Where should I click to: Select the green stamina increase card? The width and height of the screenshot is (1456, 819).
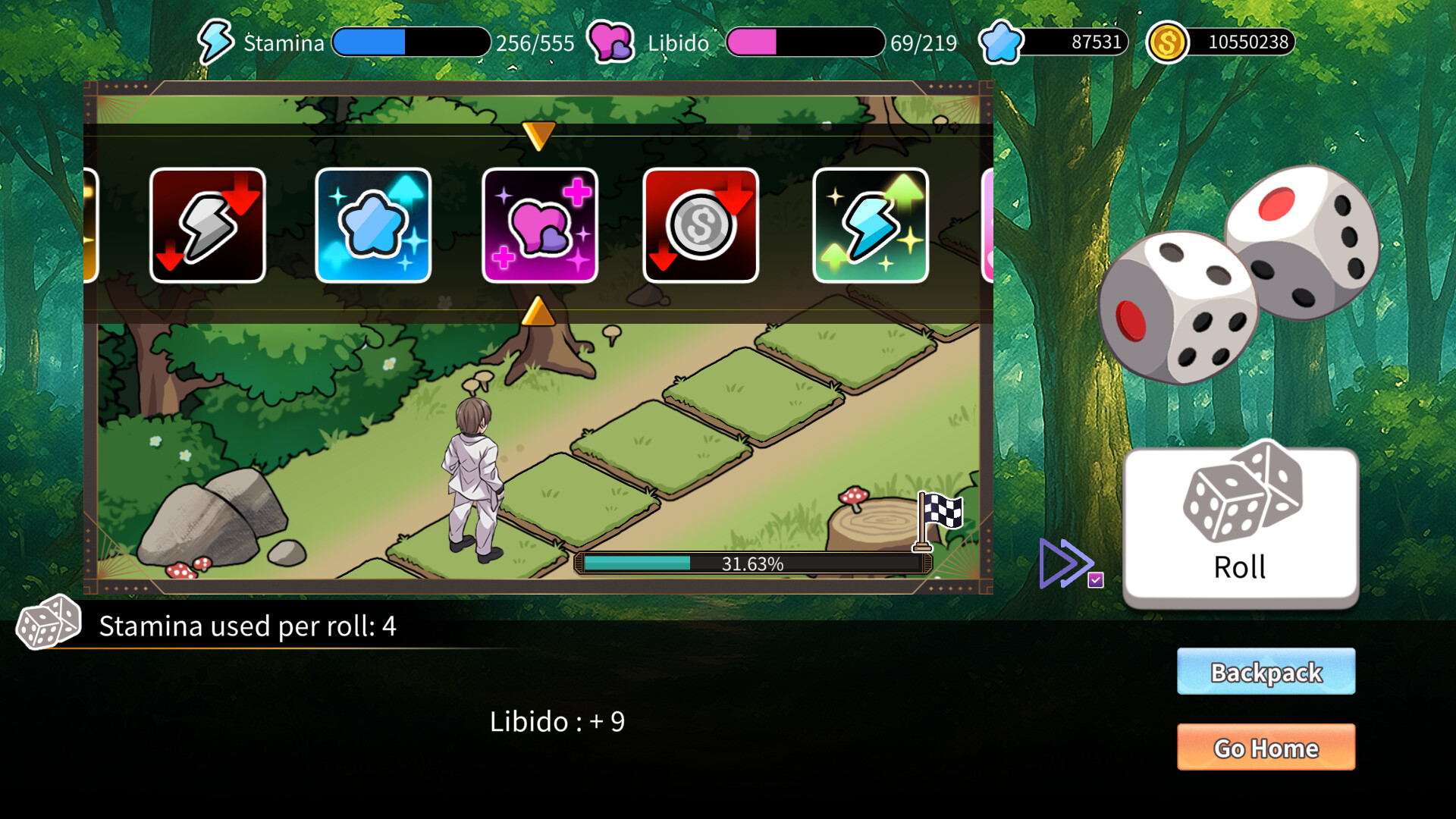coord(871,224)
